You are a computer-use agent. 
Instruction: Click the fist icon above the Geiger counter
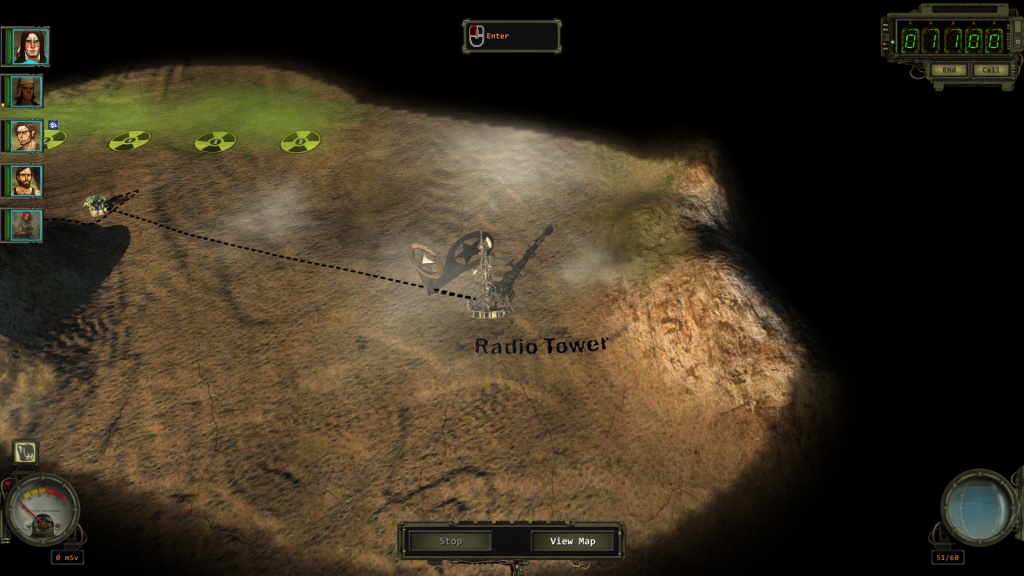(25, 453)
